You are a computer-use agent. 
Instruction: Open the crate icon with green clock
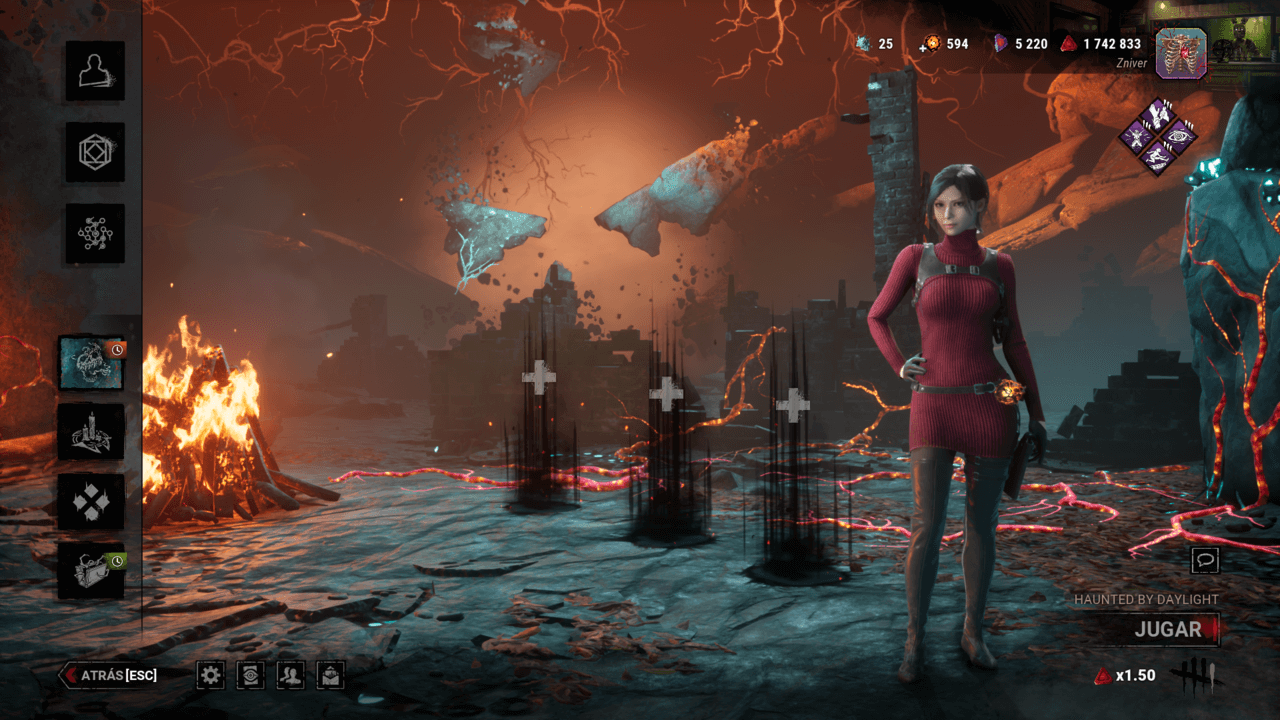click(x=91, y=571)
